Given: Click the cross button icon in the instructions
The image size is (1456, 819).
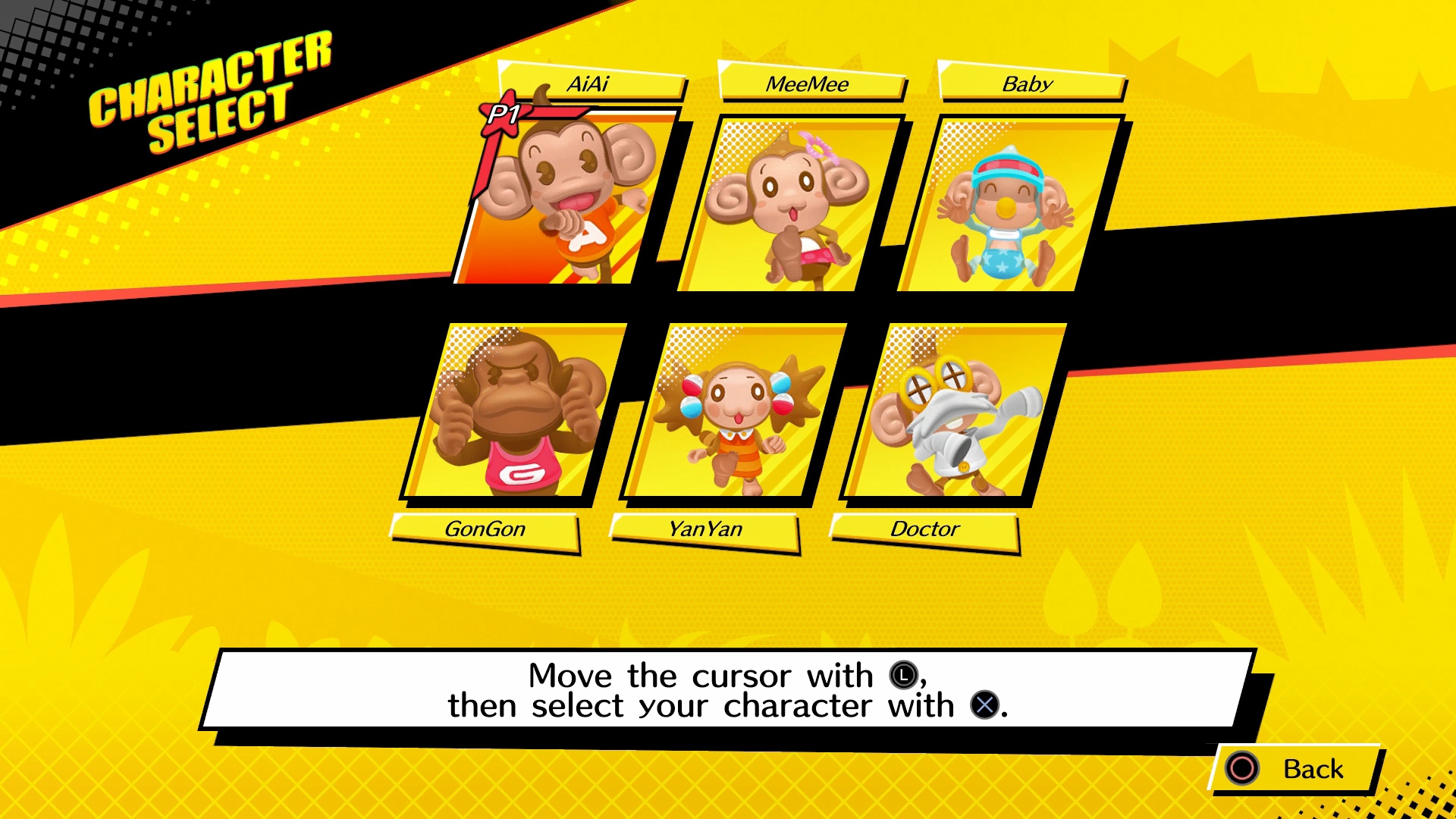Looking at the screenshot, I should click(x=984, y=705).
